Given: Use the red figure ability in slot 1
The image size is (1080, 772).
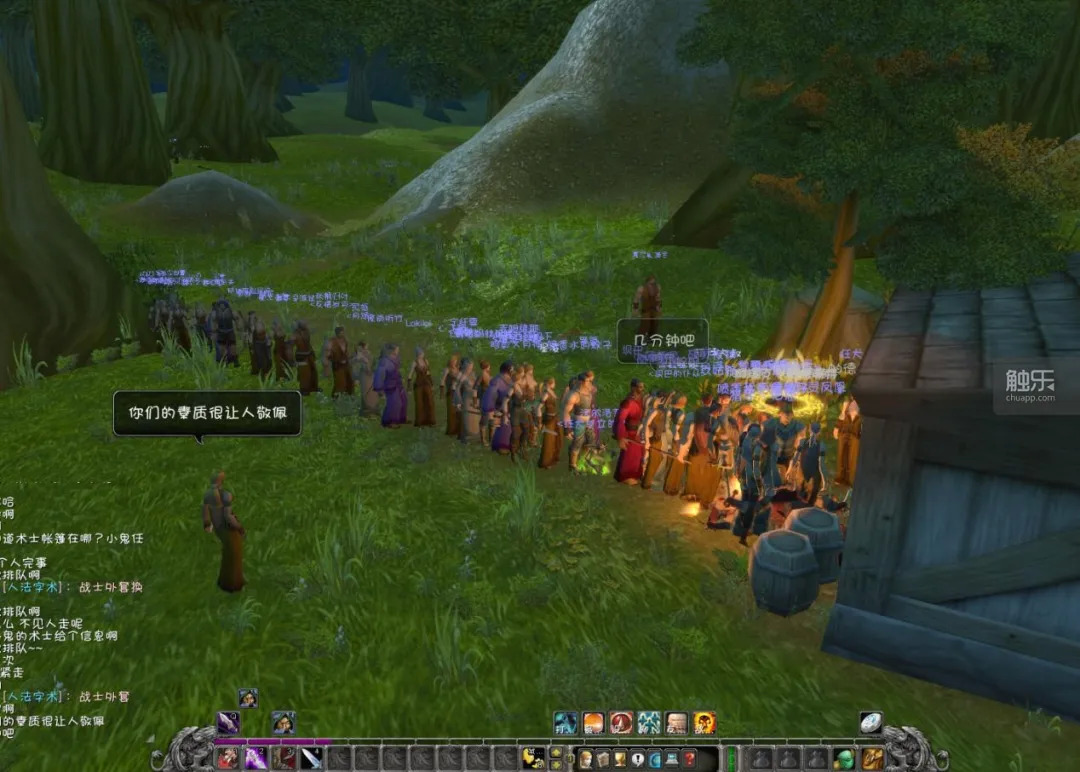Looking at the screenshot, I should [229, 758].
